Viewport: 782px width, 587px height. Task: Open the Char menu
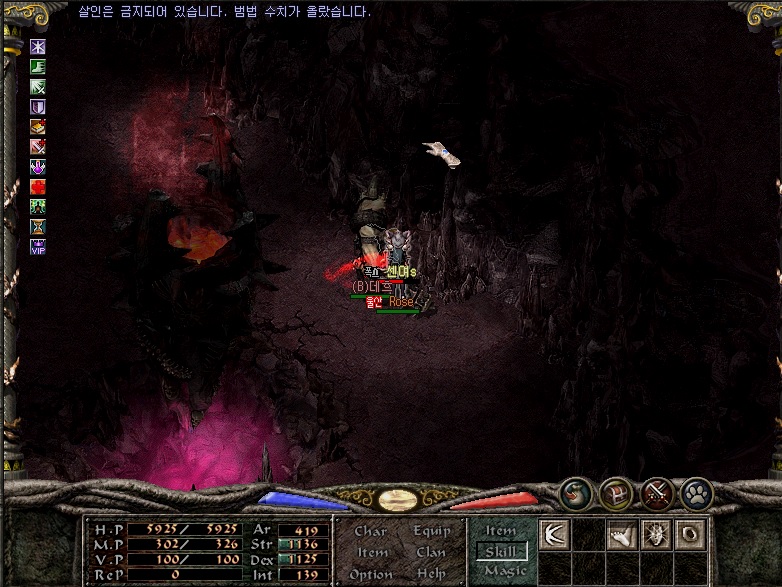coord(370,532)
